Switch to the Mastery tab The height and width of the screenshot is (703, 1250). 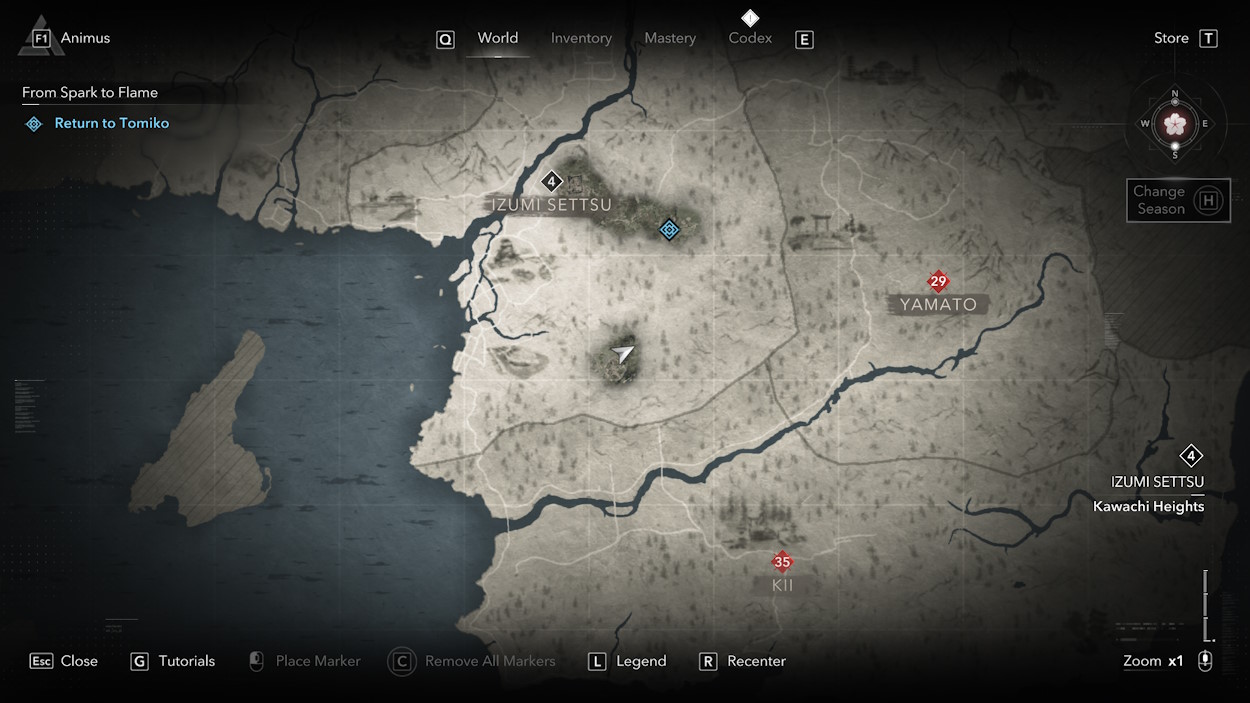[x=670, y=38]
